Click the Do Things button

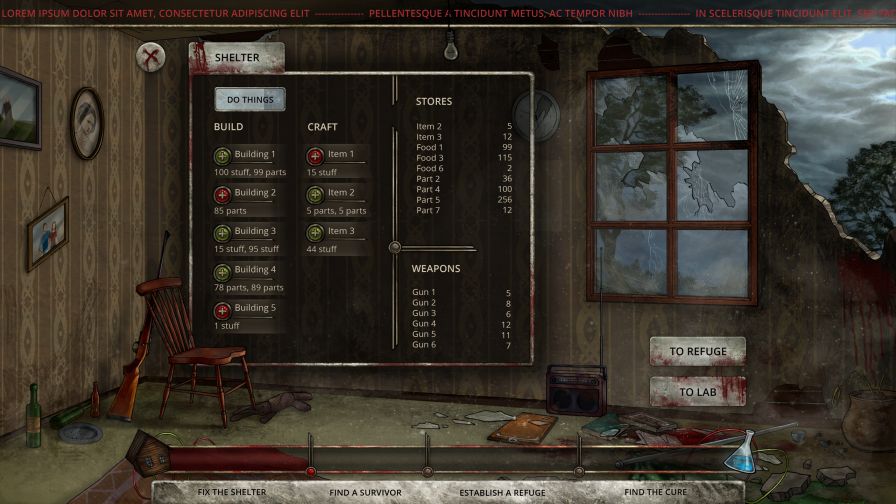click(x=249, y=99)
